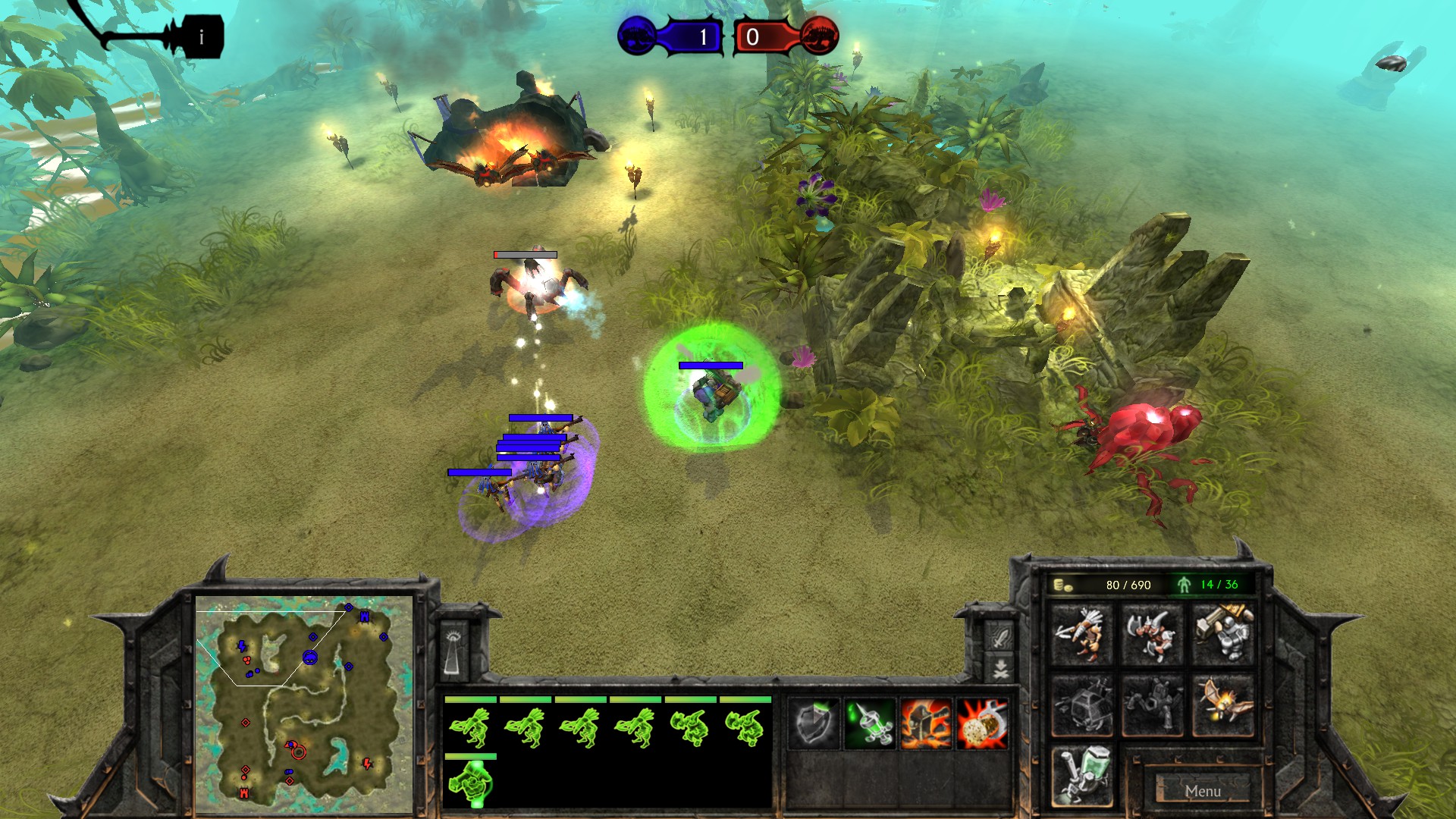Open the game Menu
Viewport: 1456px width, 819px height.
pos(1203,791)
